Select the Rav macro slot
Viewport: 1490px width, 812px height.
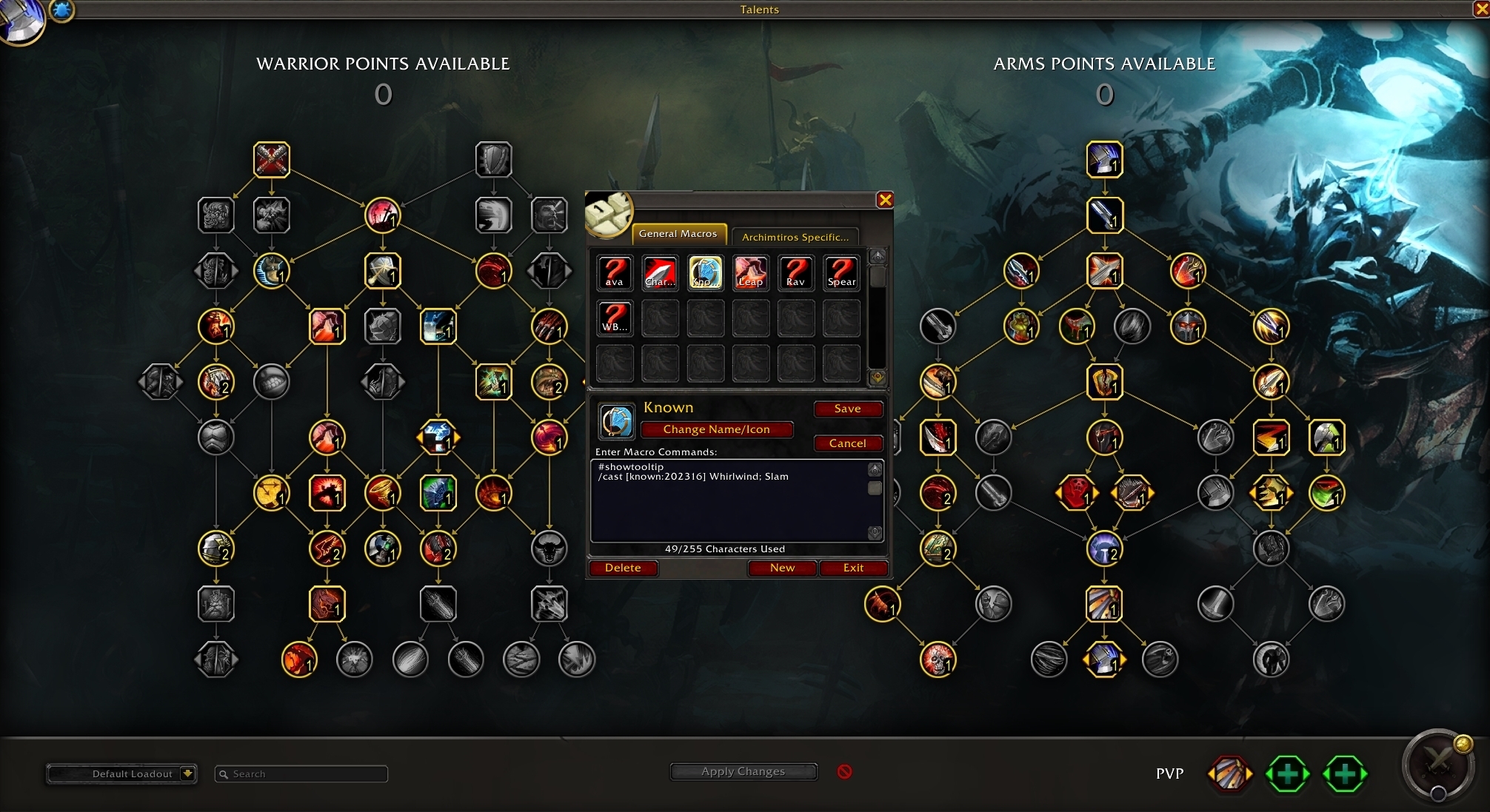pos(796,273)
